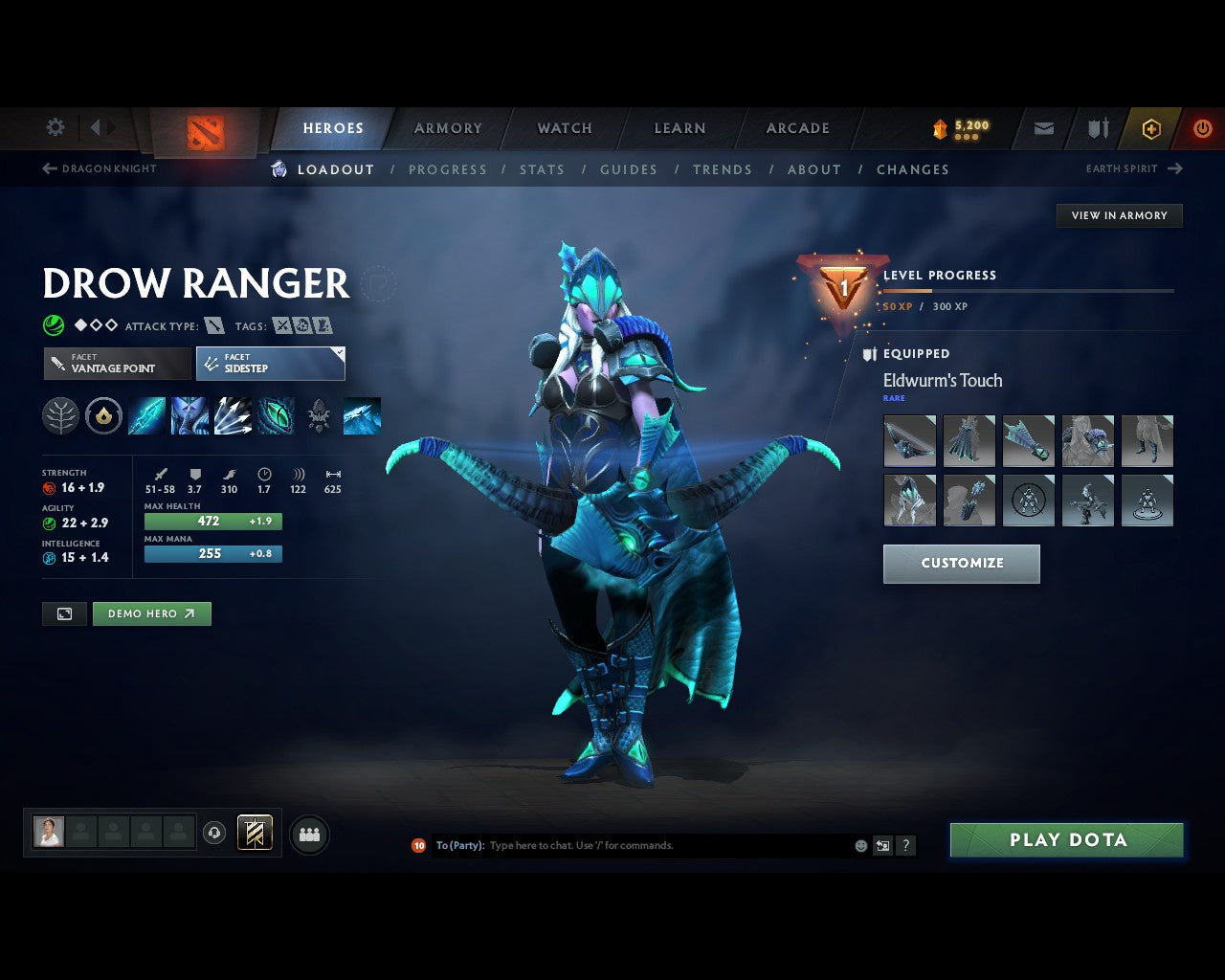Screen dimensions: 1225x980
Task: Open the GUIDES tab
Action: 628,169
